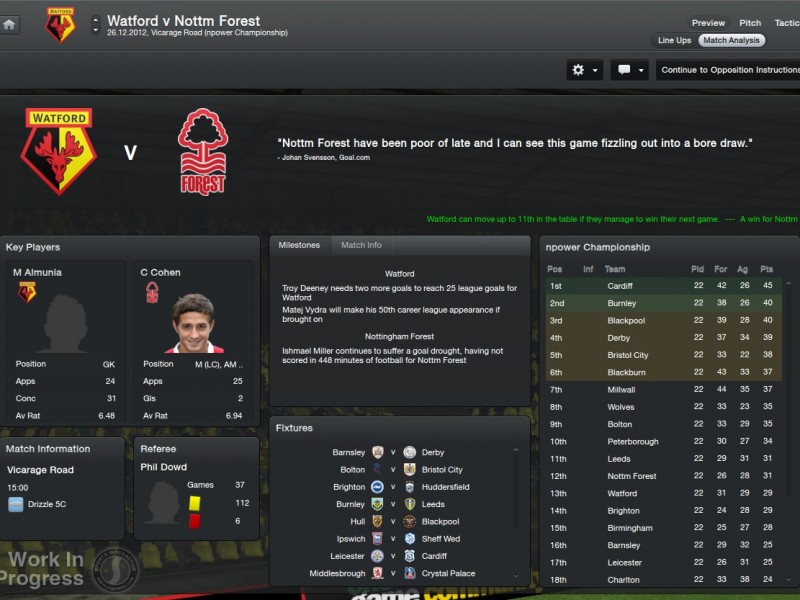View C Cohen's player profile
Image resolution: width=800 pixels, height=600 pixels.
point(160,272)
